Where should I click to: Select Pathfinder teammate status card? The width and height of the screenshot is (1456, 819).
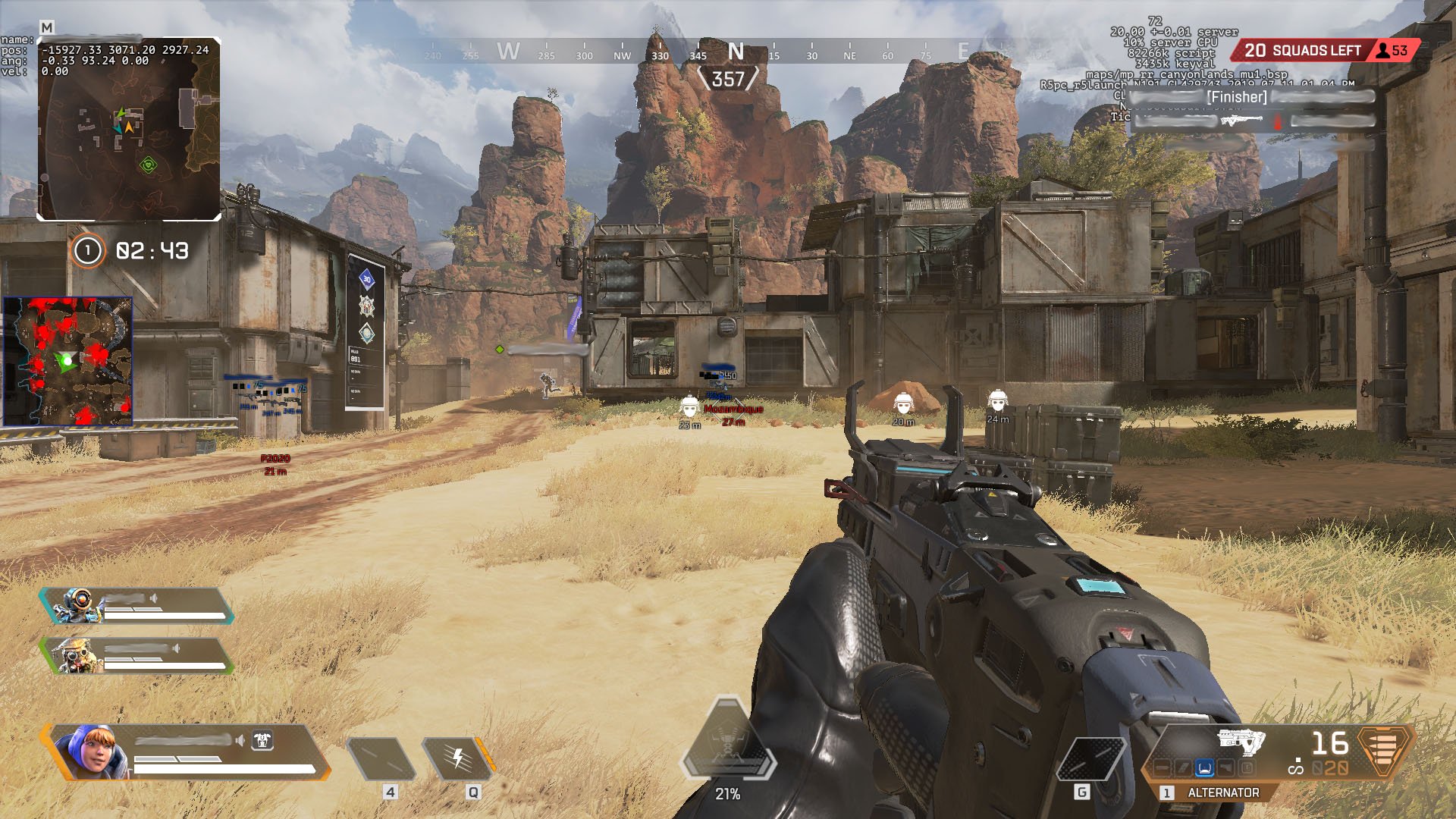click(136, 606)
